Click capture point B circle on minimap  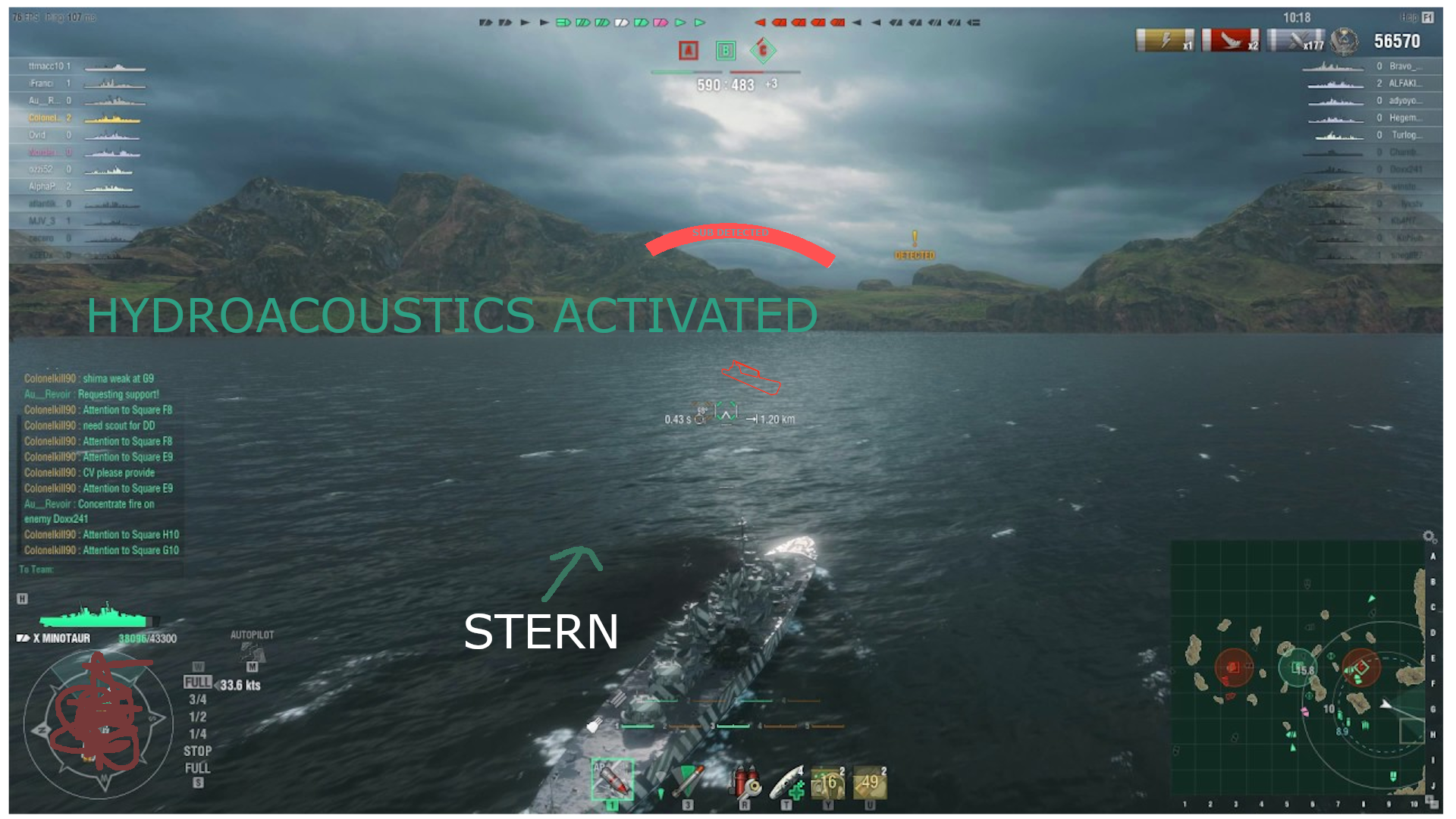pos(1298,667)
